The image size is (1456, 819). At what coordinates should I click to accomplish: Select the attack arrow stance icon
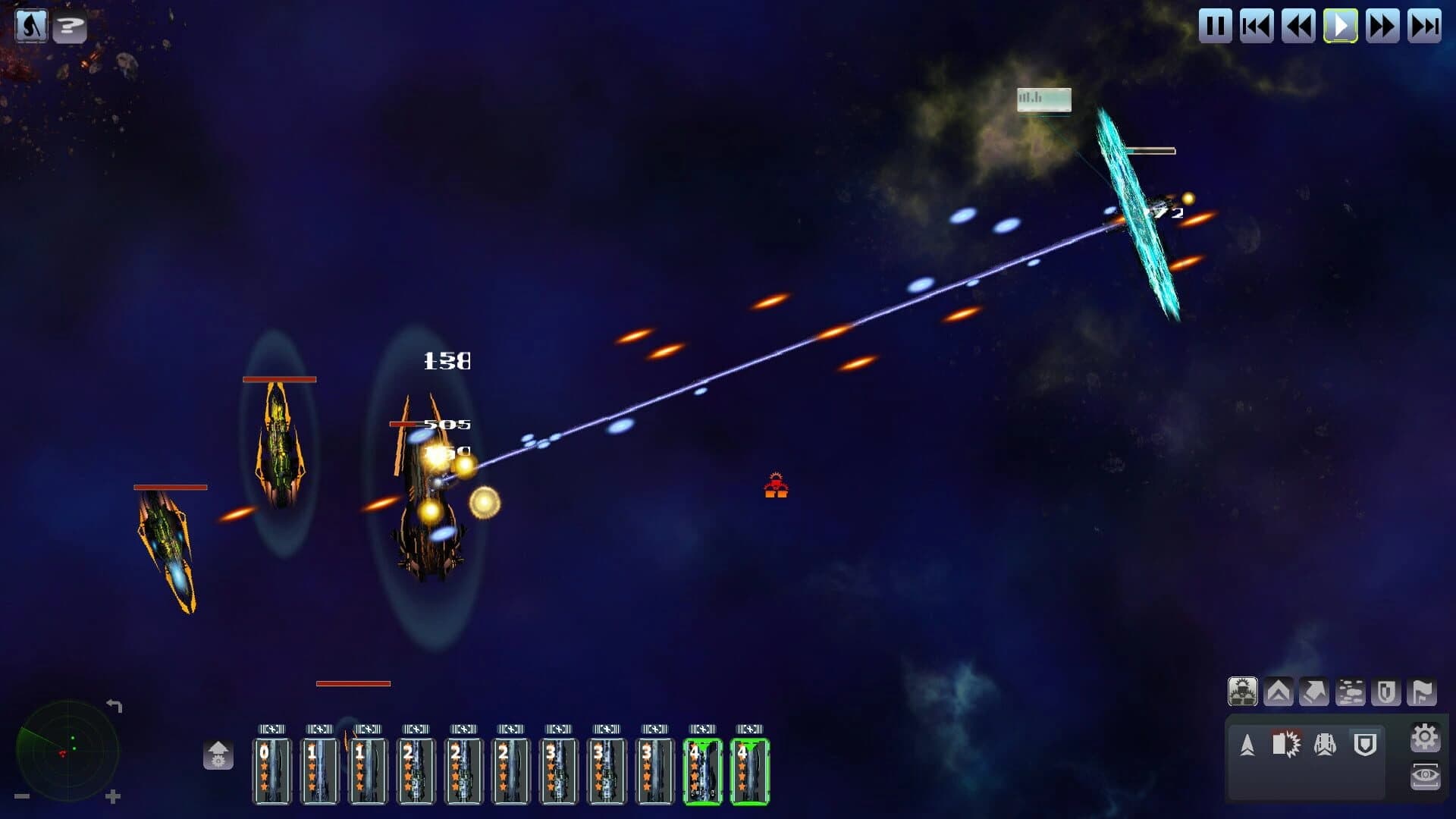click(x=1247, y=747)
